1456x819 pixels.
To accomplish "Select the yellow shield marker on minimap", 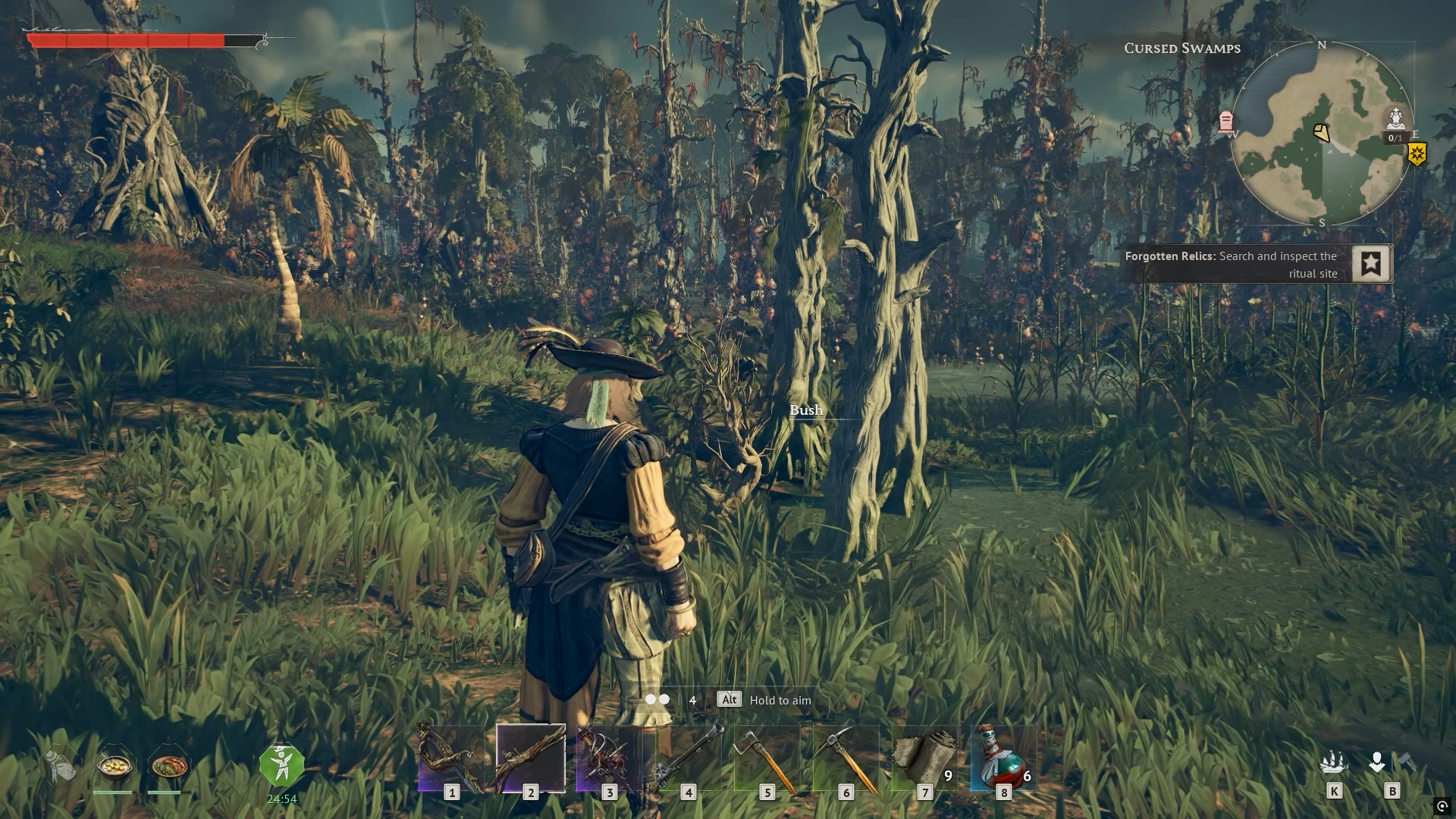I will 1417,155.
